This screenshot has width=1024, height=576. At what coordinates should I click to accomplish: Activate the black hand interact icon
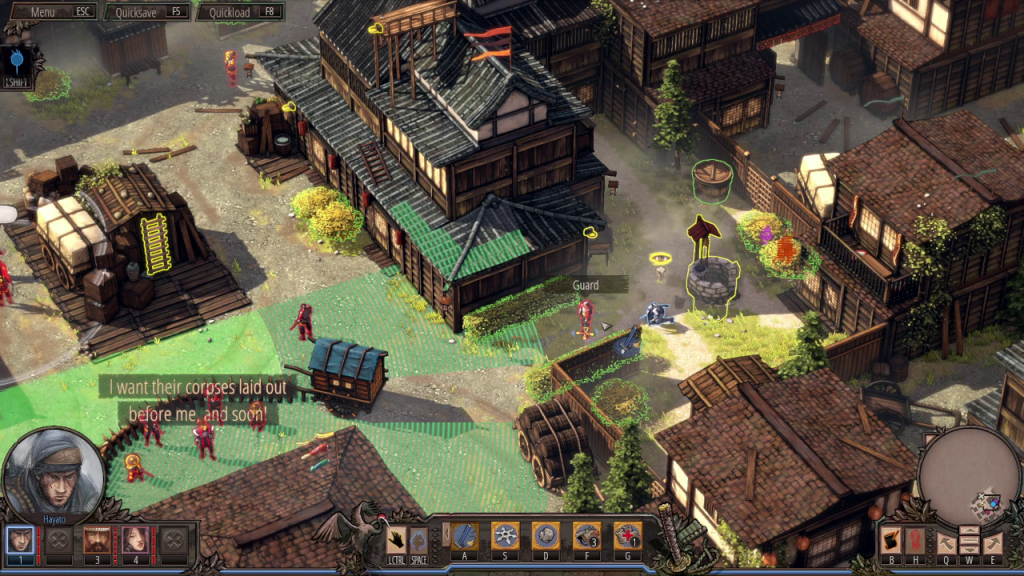(x=397, y=539)
